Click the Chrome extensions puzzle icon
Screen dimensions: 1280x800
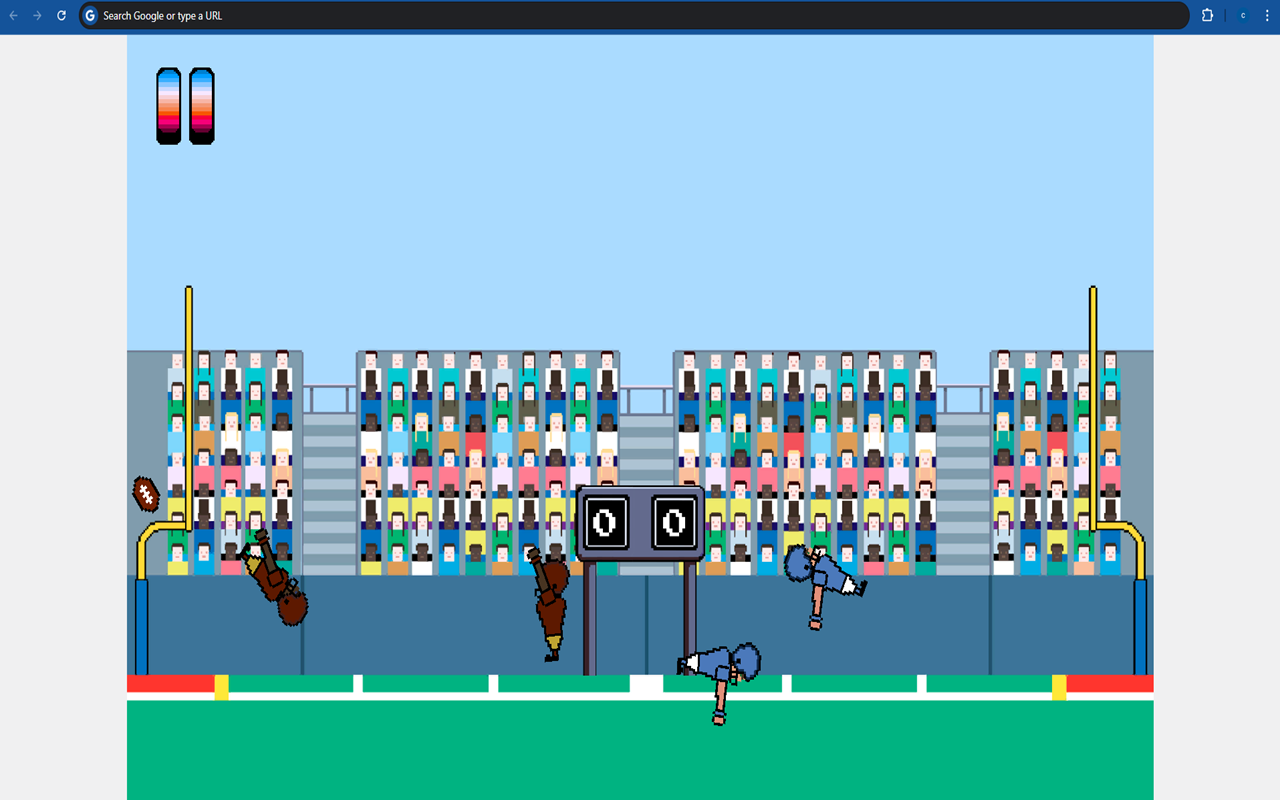coord(1207,15)
